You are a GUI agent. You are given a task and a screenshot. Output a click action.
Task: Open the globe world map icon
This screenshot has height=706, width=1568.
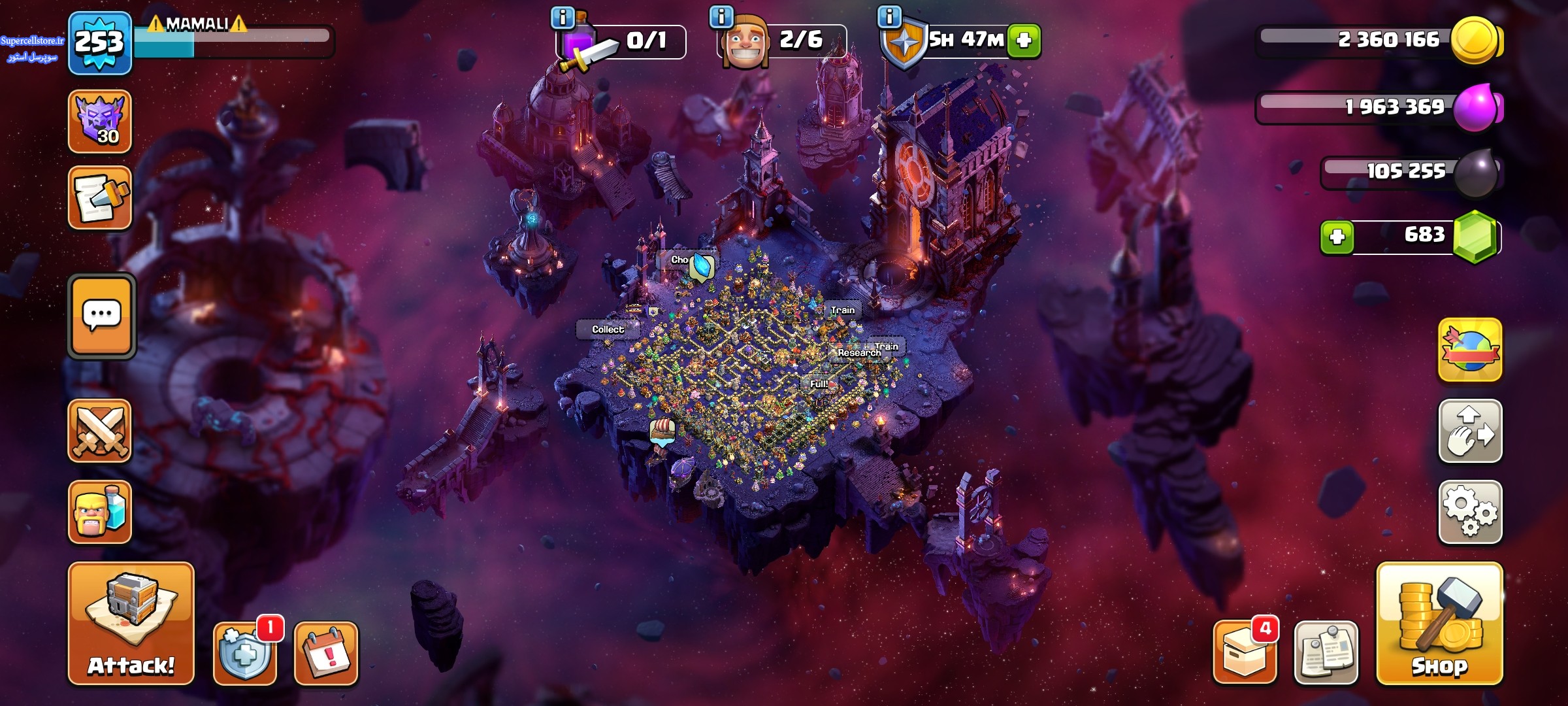[1470, 350]
